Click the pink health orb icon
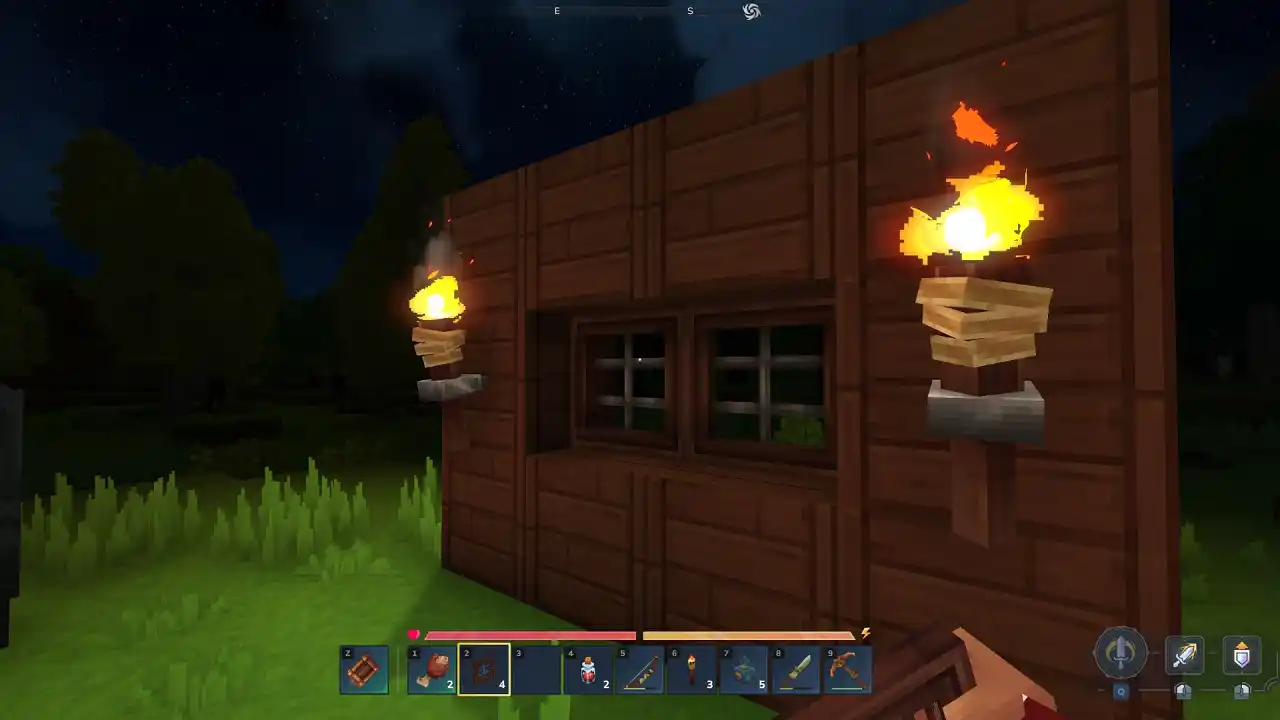The width and height of the screenshot is (1280, 720). click(x=412, y=633)
